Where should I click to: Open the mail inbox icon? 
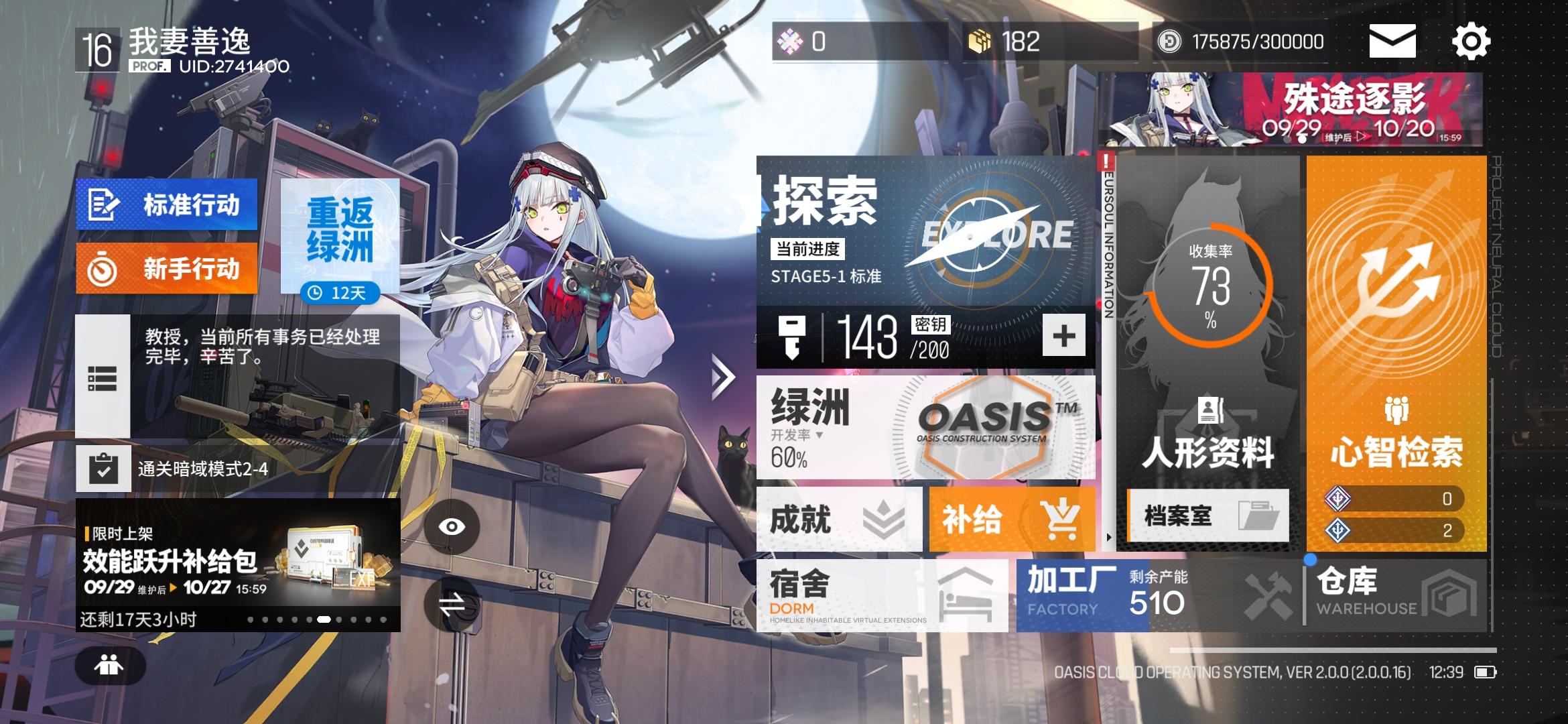click(x=1392, y=42)
